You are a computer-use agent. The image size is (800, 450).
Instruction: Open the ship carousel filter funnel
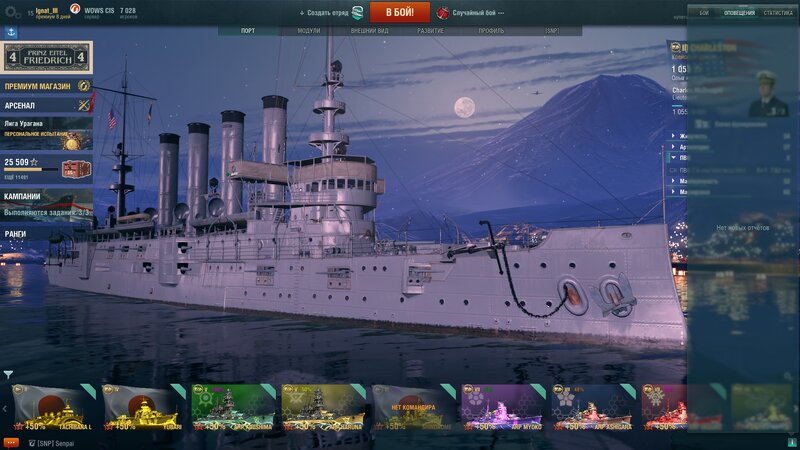(x=8, y=375)
